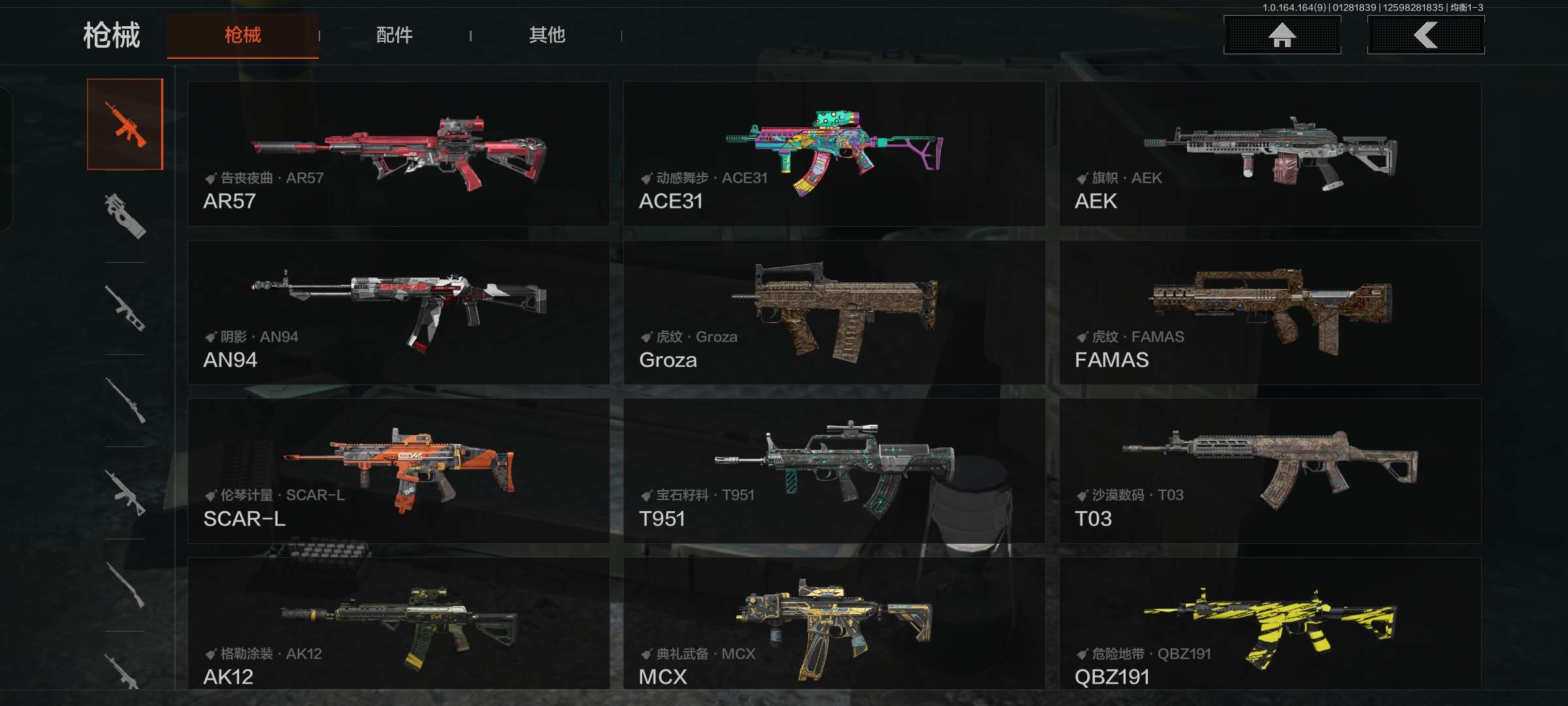Viewport: 1568px width, 706px height.
Task: Go to the home screen
Action: pos(1282,35)
